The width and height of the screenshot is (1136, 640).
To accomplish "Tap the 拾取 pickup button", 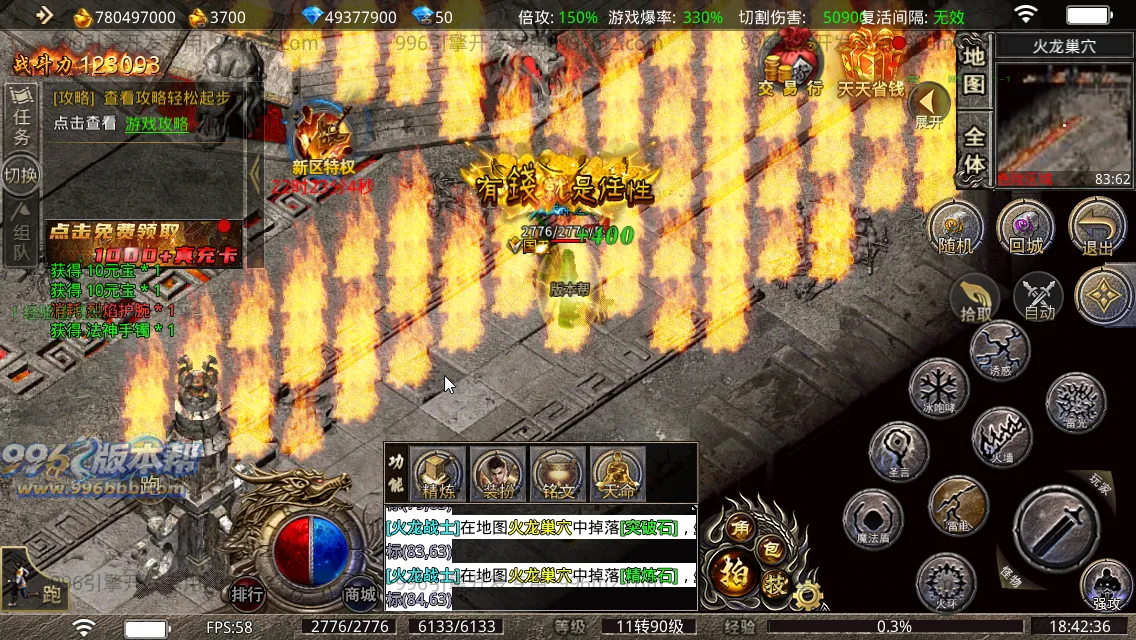I will click(x=976, y=297).
